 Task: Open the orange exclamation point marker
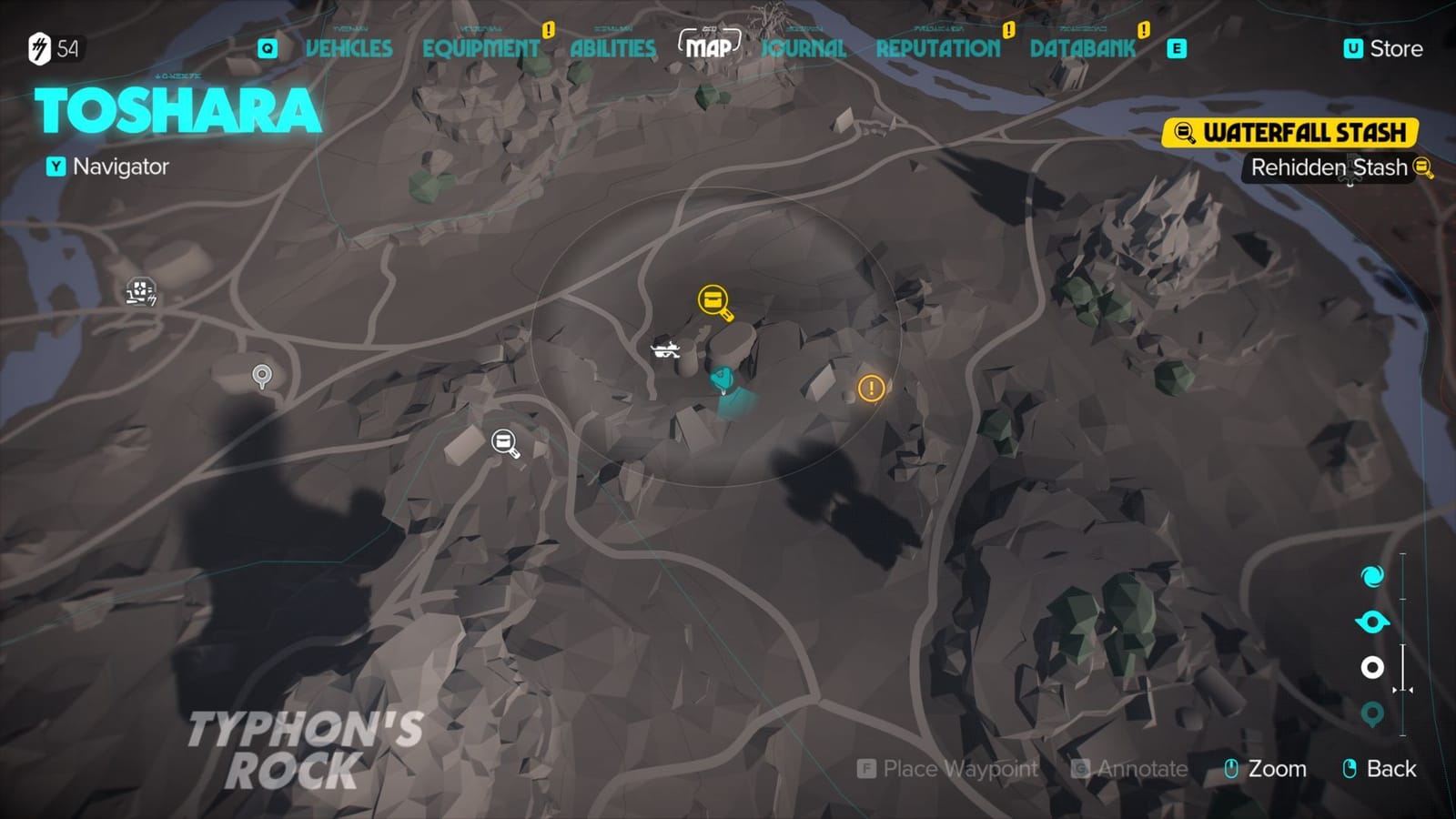click(x=870, y=389)
